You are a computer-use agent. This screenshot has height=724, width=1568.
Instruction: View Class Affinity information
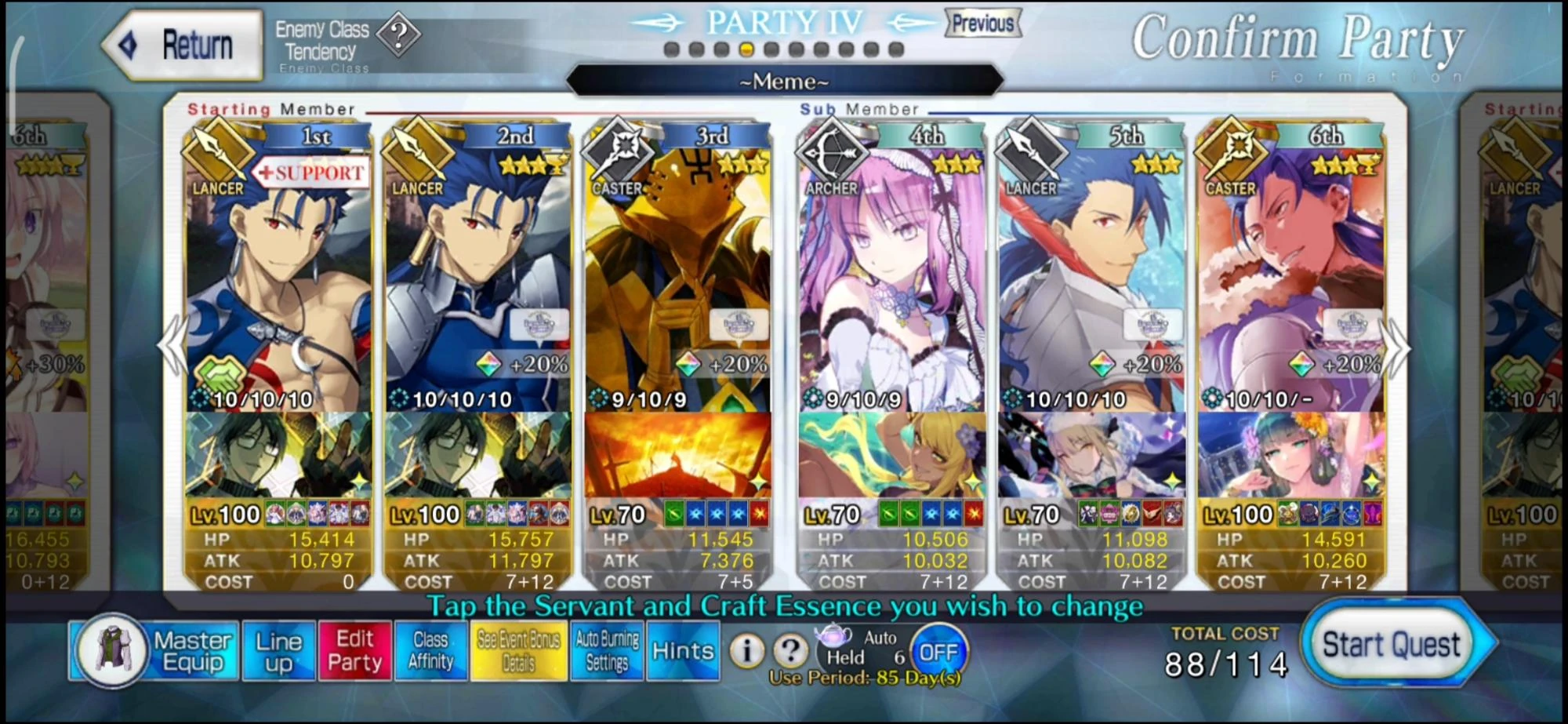[430, 651]
